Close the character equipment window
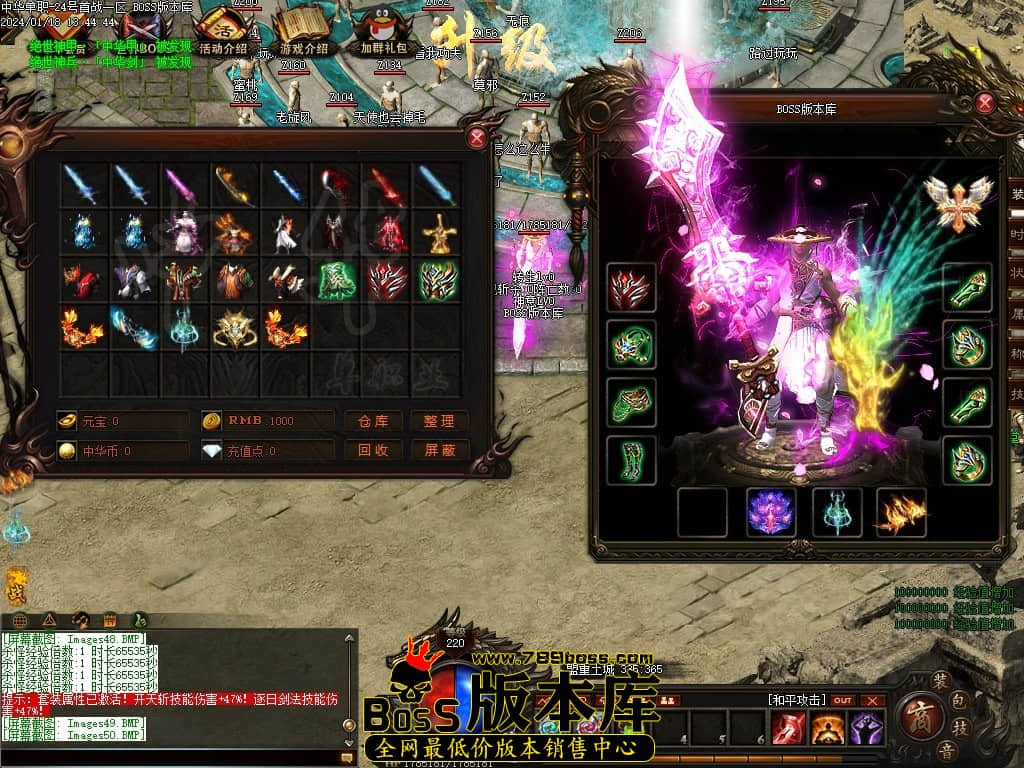 [x=985, y=103]
